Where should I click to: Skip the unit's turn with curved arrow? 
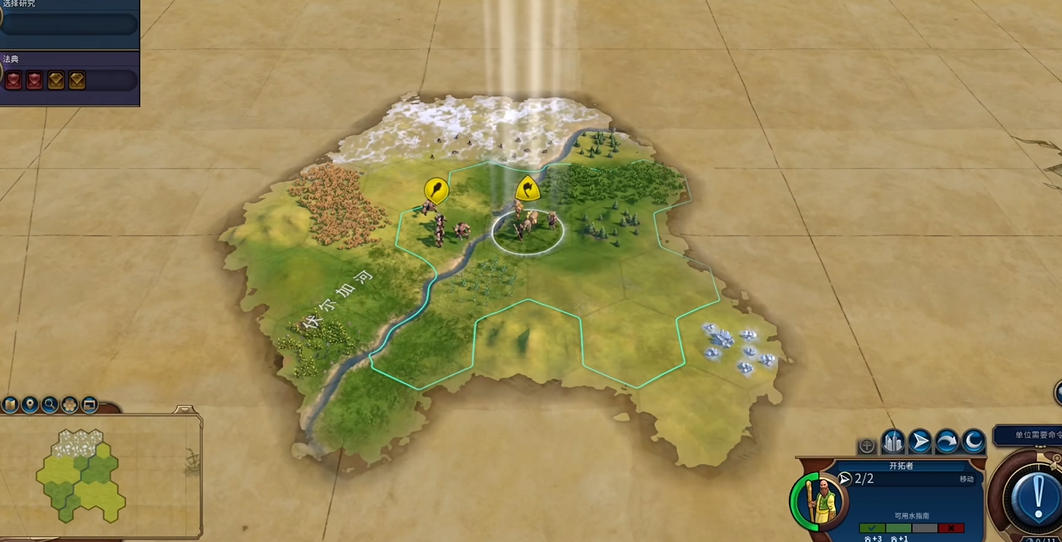point(947,441)
